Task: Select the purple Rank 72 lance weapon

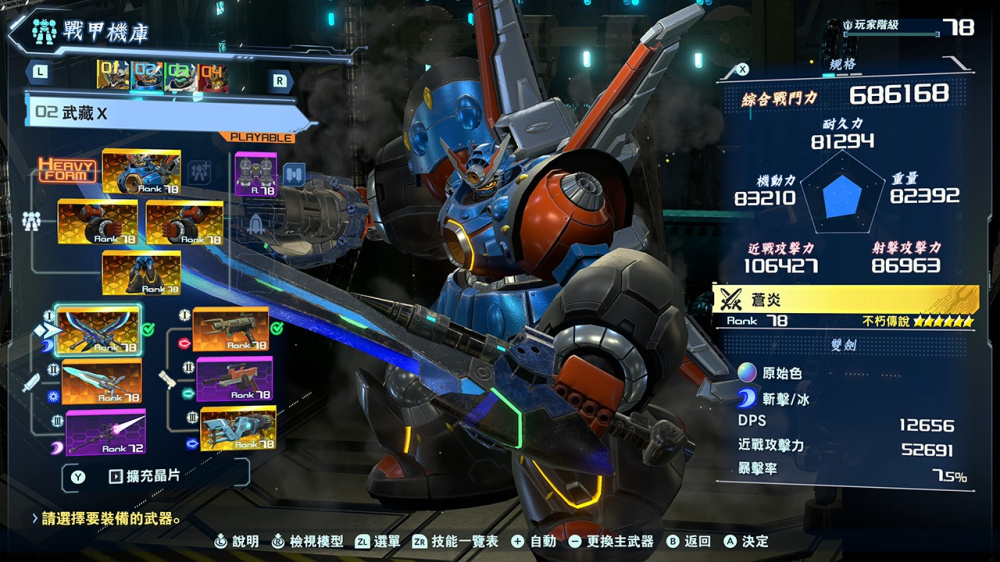Action: [x=105, y=432]
